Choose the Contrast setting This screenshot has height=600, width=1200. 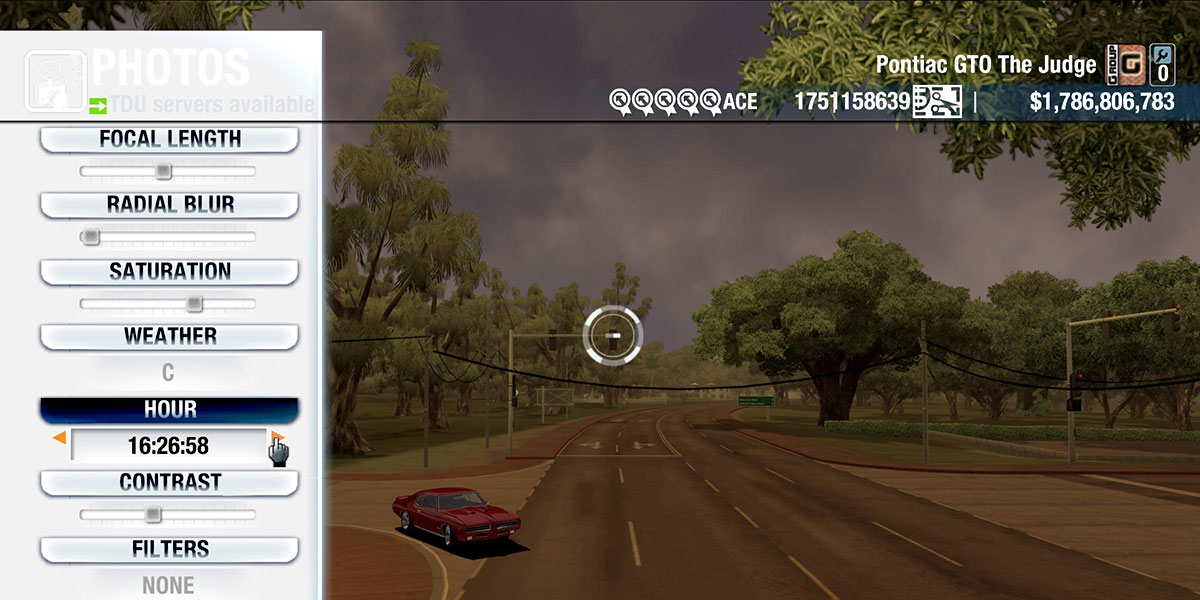(169, 482)
